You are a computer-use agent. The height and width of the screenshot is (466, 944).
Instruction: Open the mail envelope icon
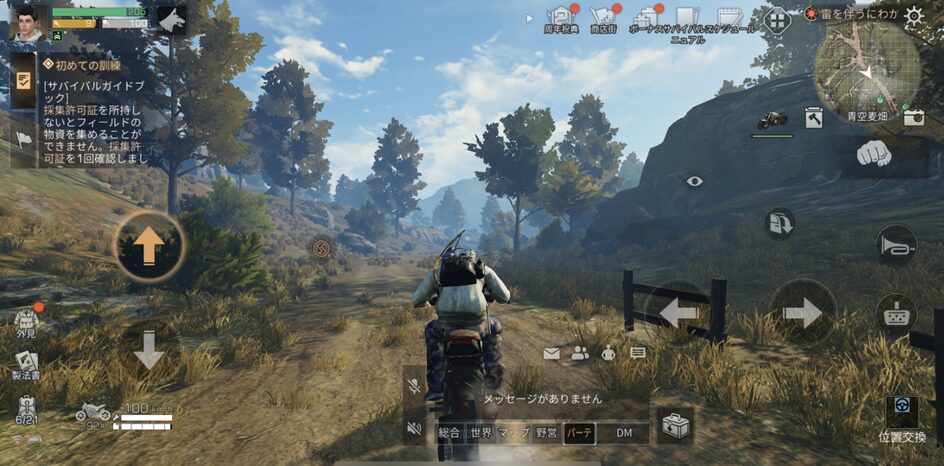point(551,353)
